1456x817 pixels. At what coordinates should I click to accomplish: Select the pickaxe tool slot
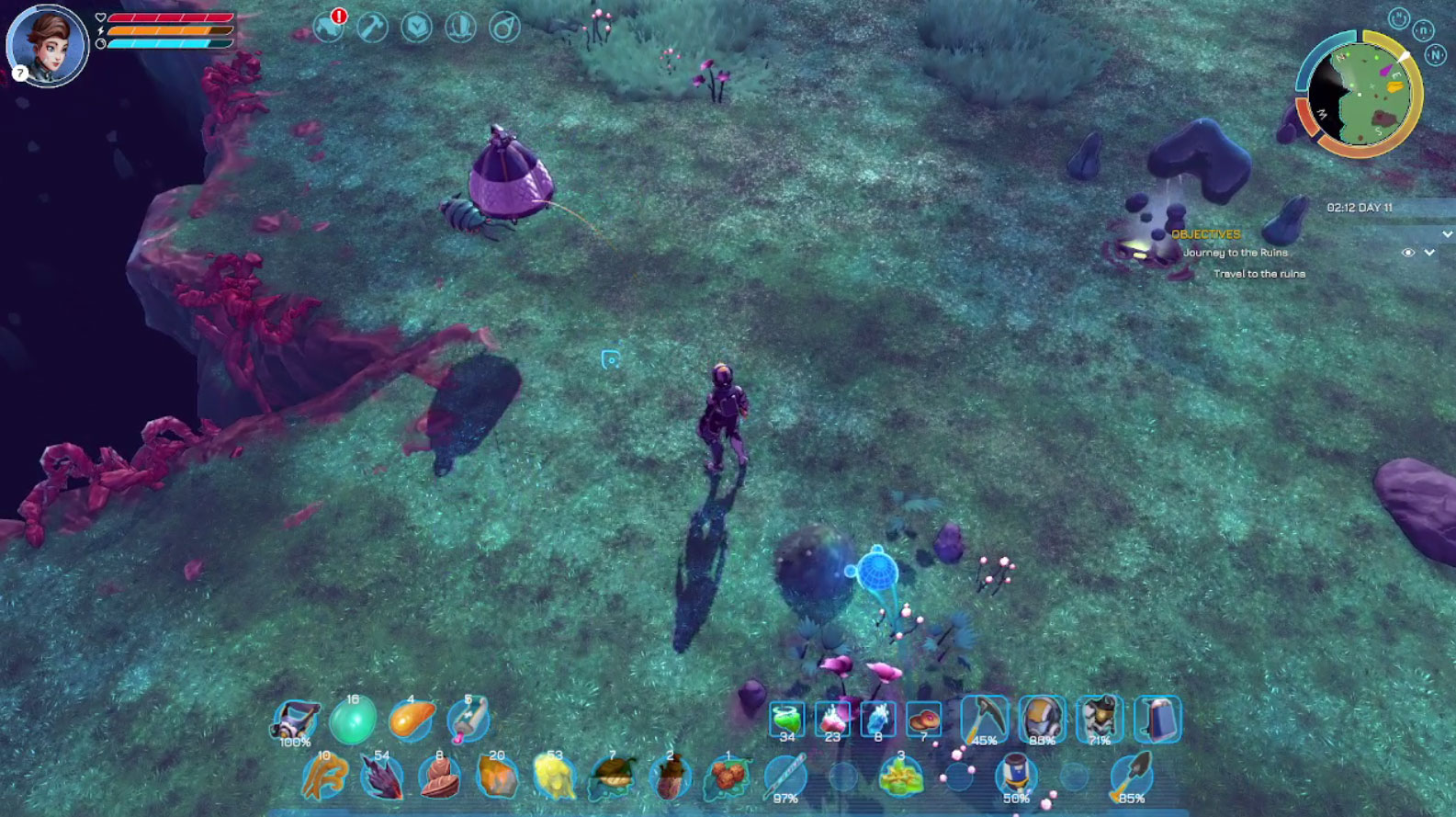984,719
